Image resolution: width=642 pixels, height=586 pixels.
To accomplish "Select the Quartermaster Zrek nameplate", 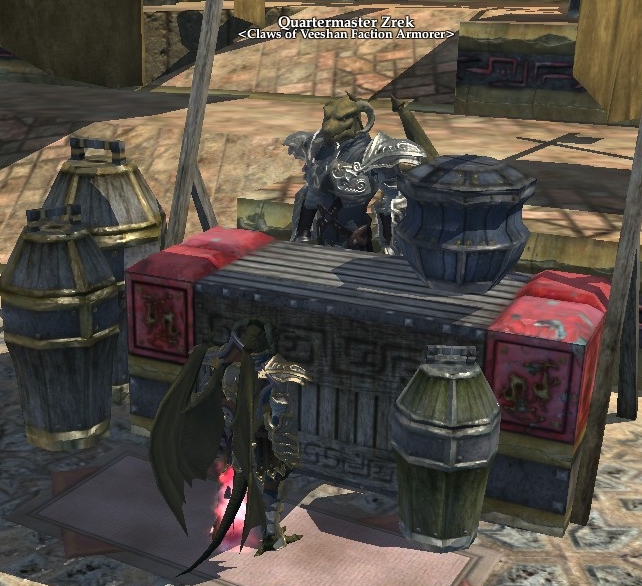I will click(x=346, y=21).
